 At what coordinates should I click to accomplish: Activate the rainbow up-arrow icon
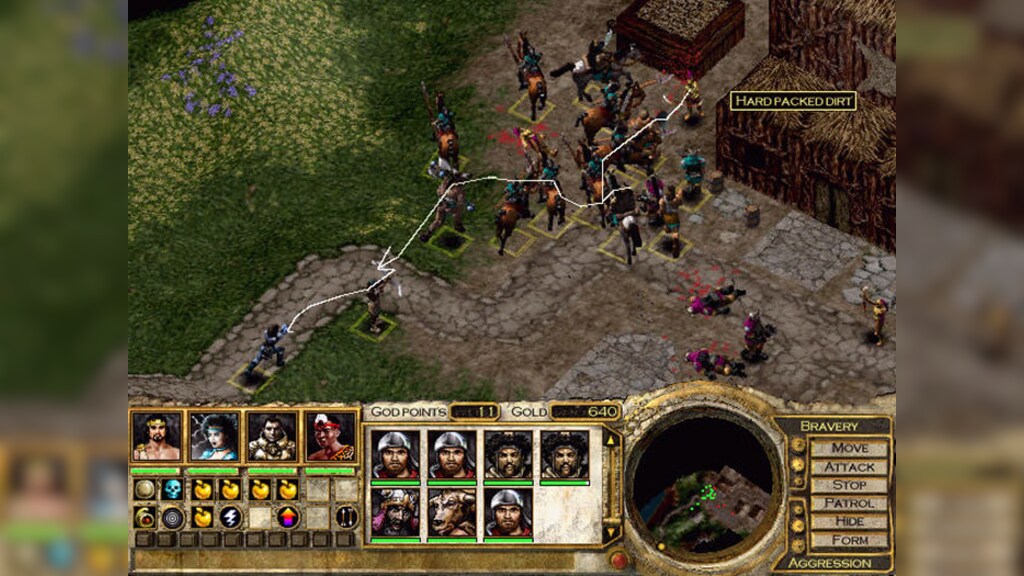point(288,517)
